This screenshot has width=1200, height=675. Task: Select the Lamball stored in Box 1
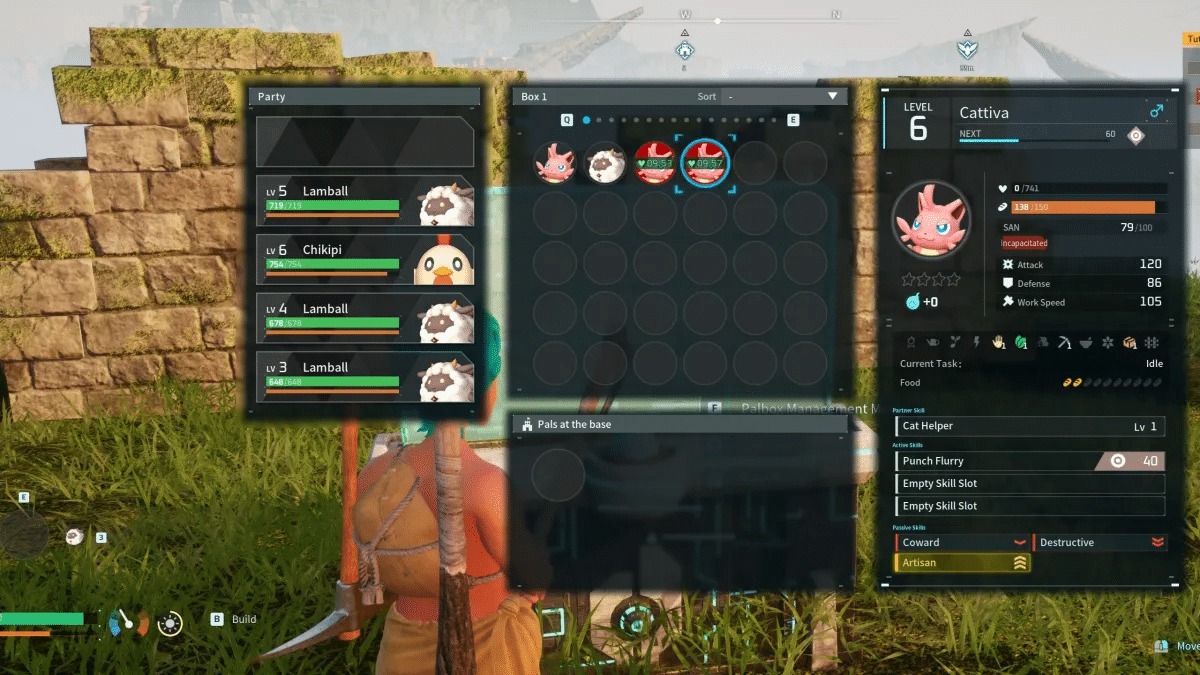pyautogui.click(x=605, y=163)
